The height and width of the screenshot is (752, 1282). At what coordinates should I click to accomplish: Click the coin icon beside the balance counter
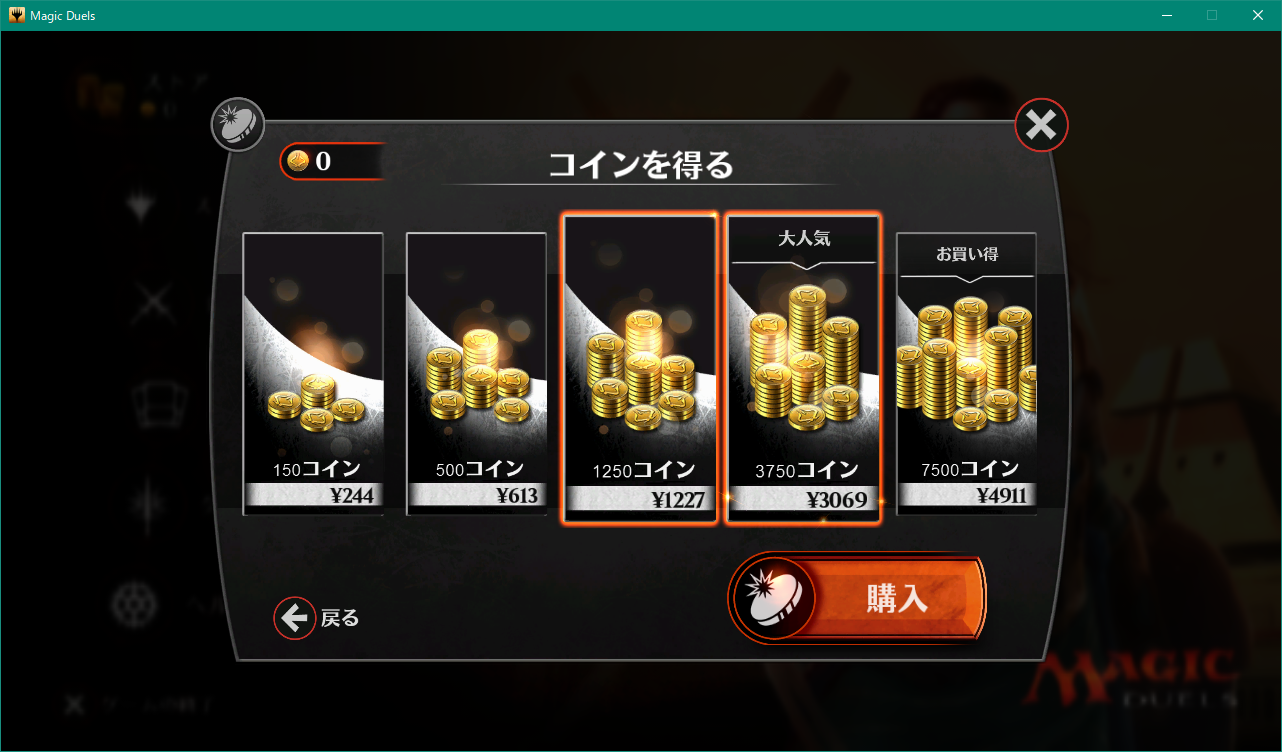(297, 161)
